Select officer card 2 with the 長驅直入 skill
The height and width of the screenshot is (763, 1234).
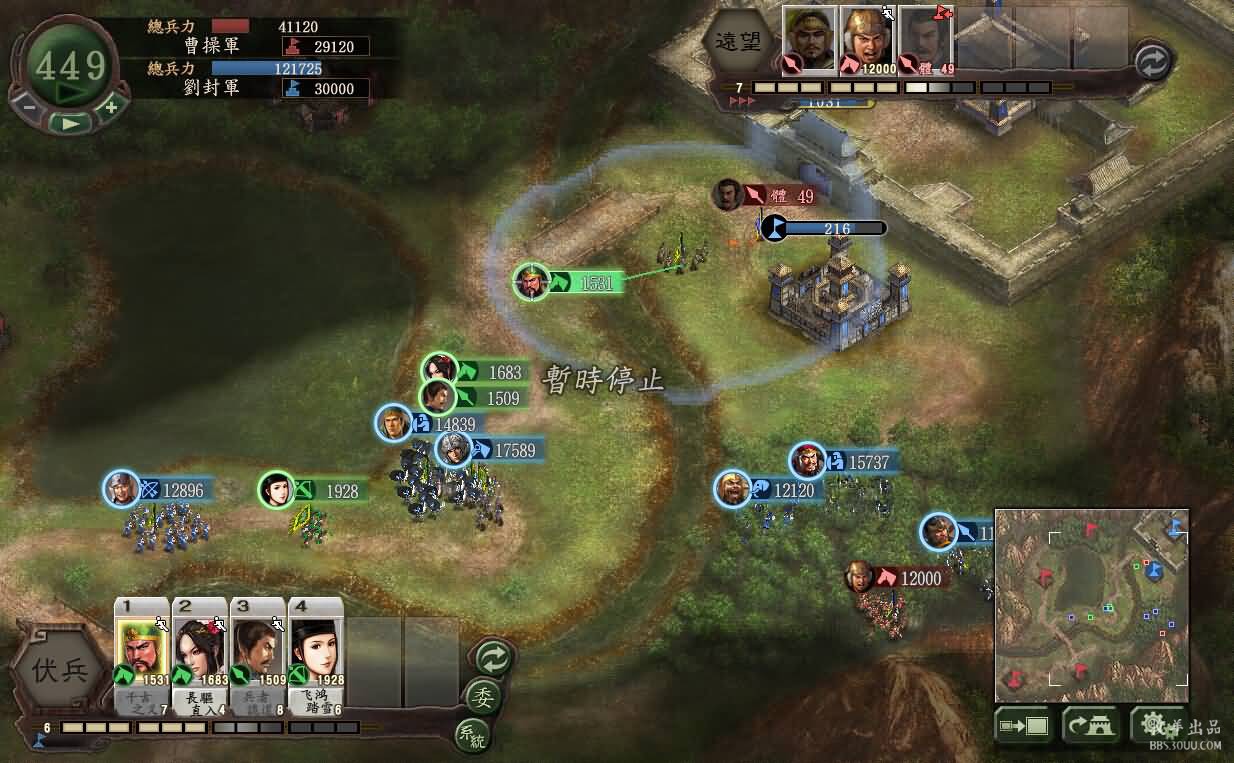[199, 655]
